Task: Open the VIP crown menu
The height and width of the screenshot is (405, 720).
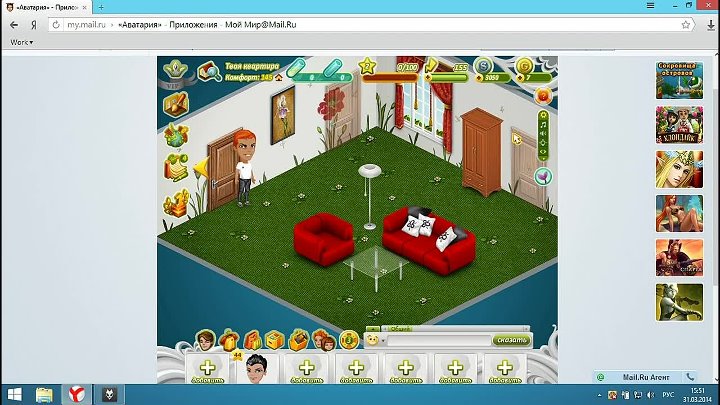Action: pos(176,72)
